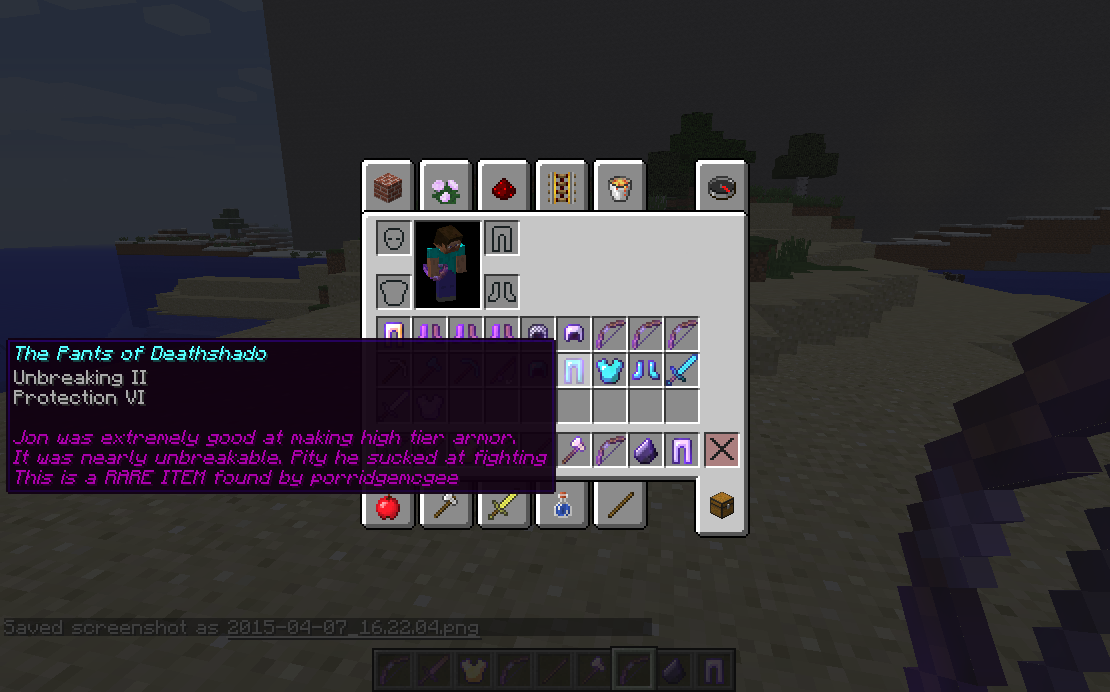Click the empty boots armor slot
1110x692 pixels.
pyautogui.click(x=500, y=292)
